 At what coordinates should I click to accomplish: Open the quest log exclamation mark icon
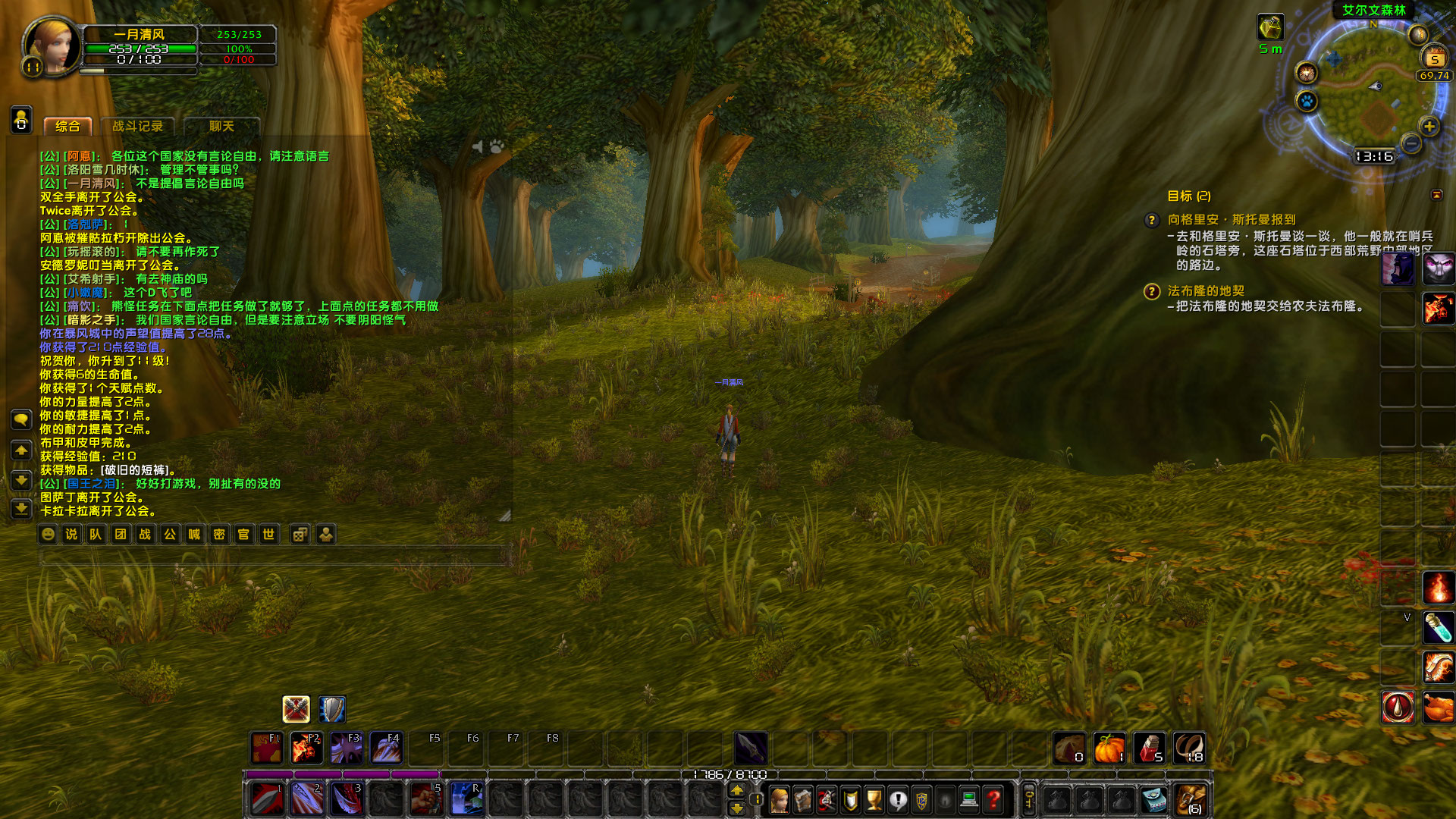pos(898,798)
